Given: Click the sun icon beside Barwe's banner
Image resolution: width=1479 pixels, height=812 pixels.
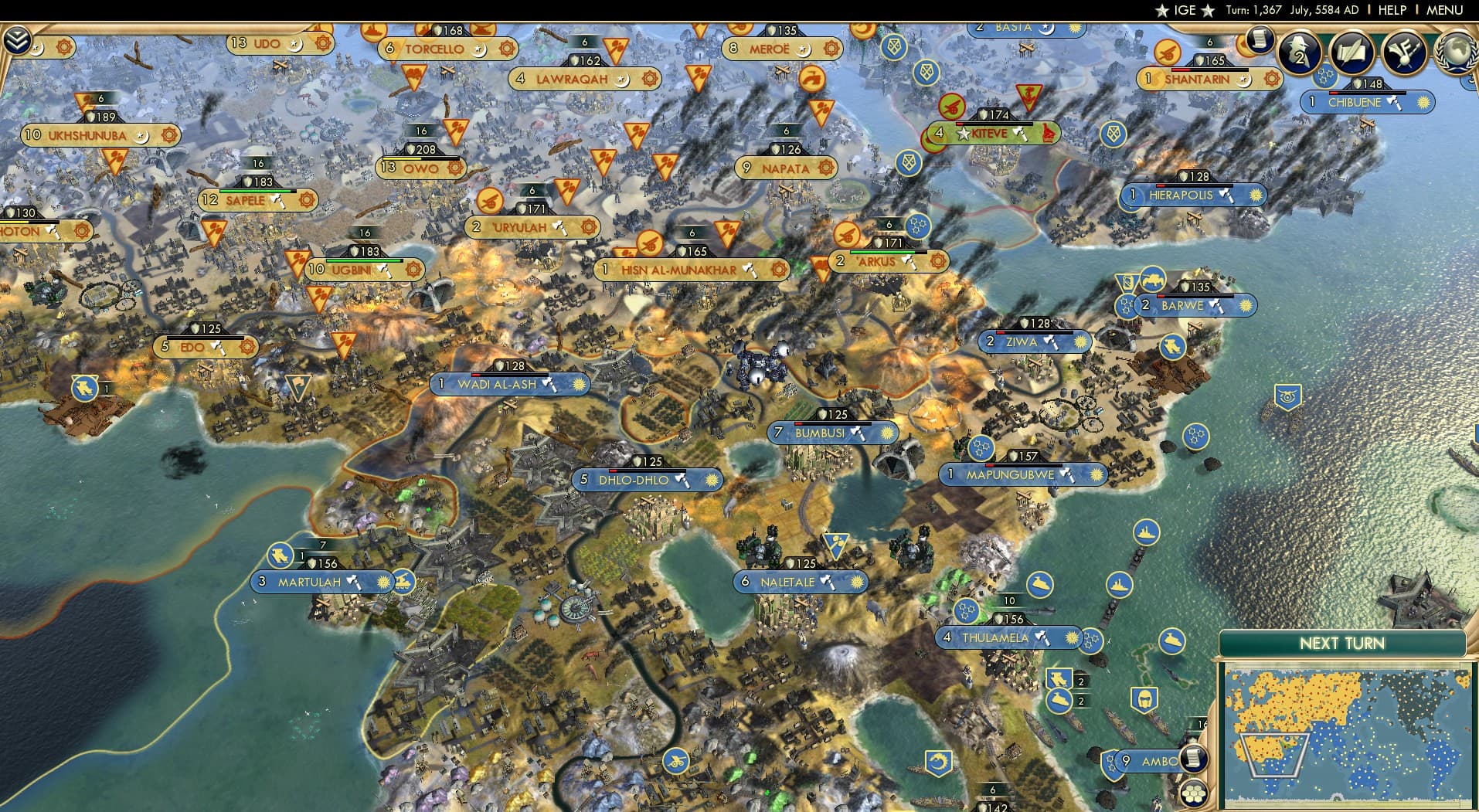Looking at the screenshot, I should coord(1245,306).
